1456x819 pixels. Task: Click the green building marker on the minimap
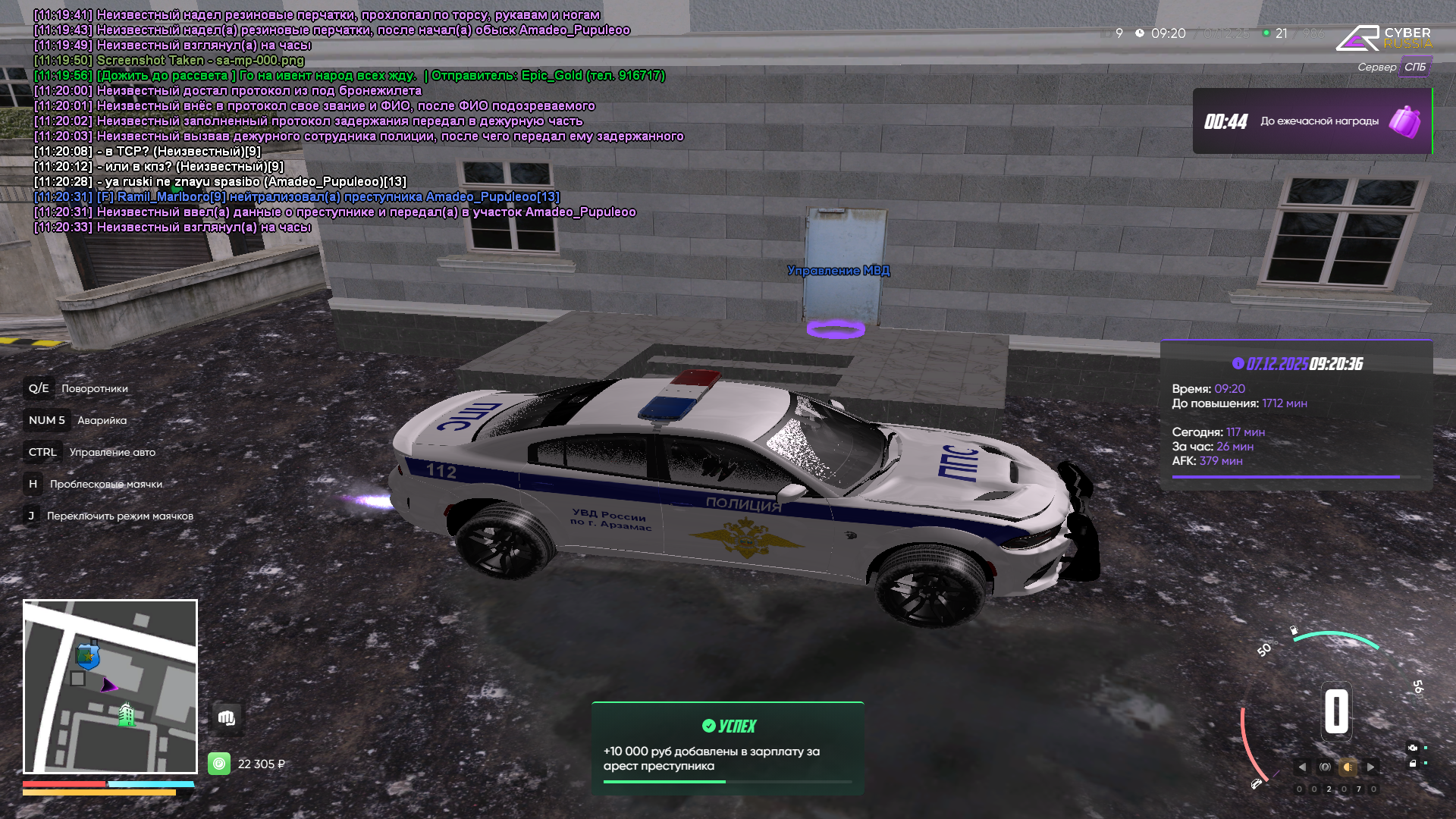[127, 714]
